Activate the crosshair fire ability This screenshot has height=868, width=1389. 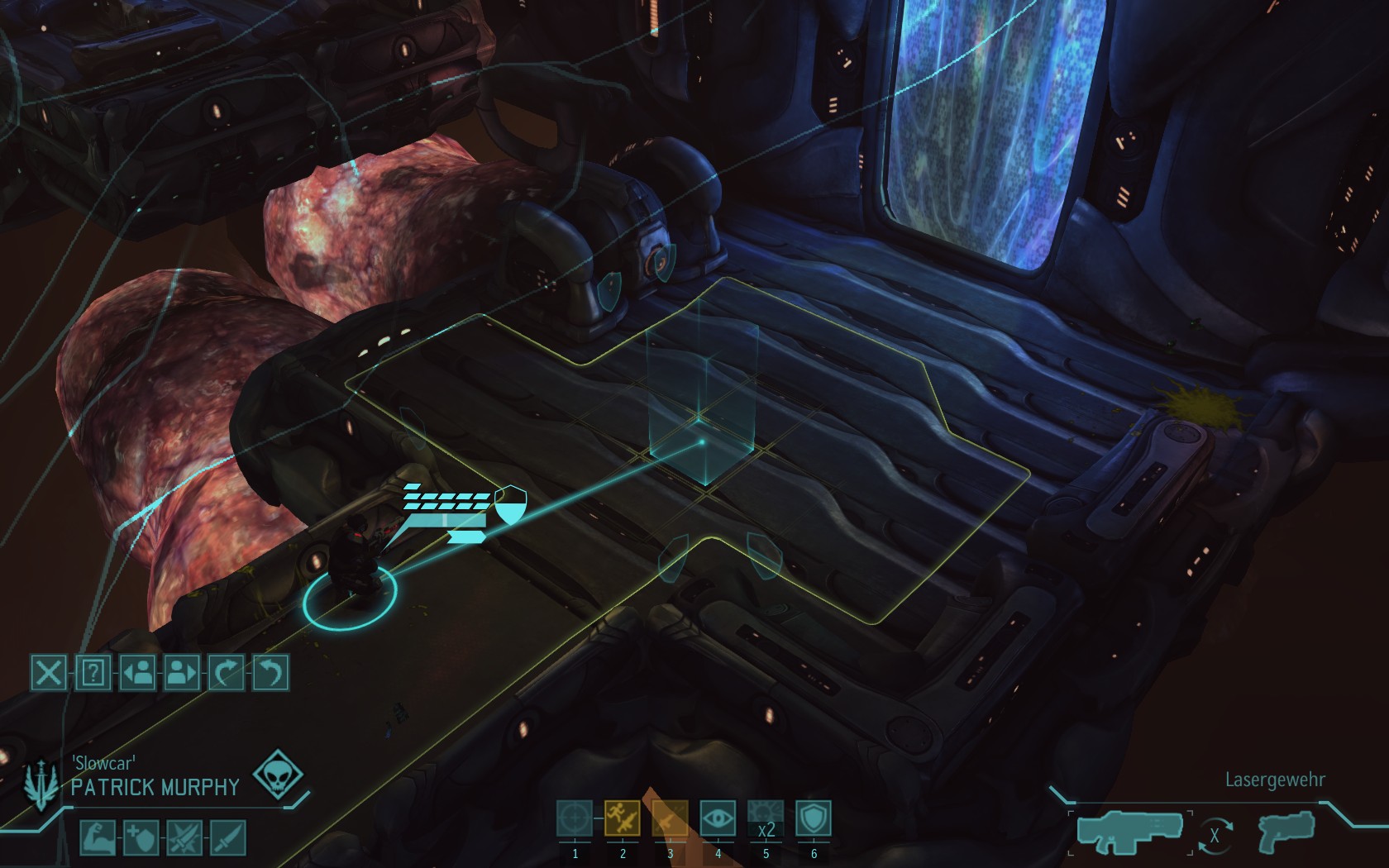click(x=575, y=818)
